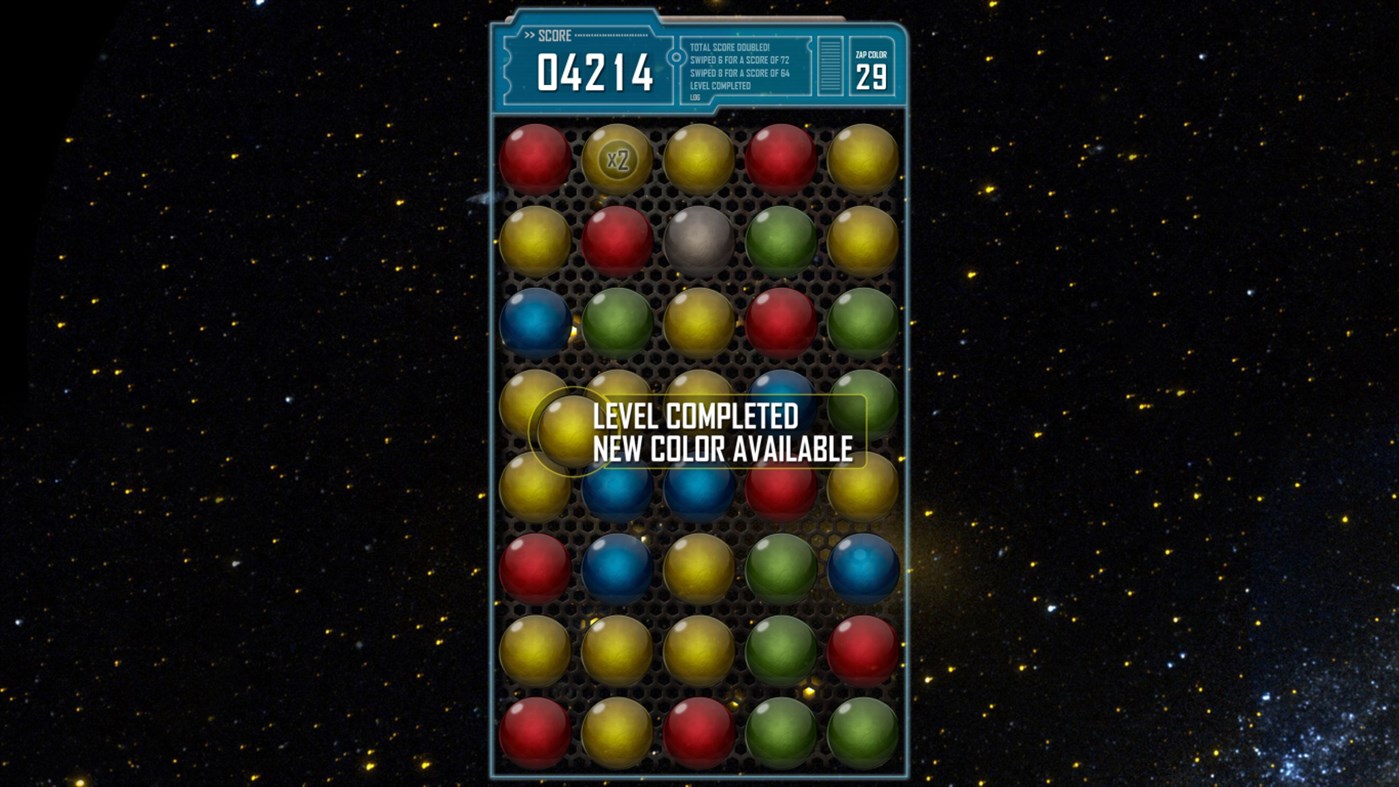This screenshot has height=787, width=1399.
Task: Tap the blue ball in the third row
Action: tap(536, 322)
